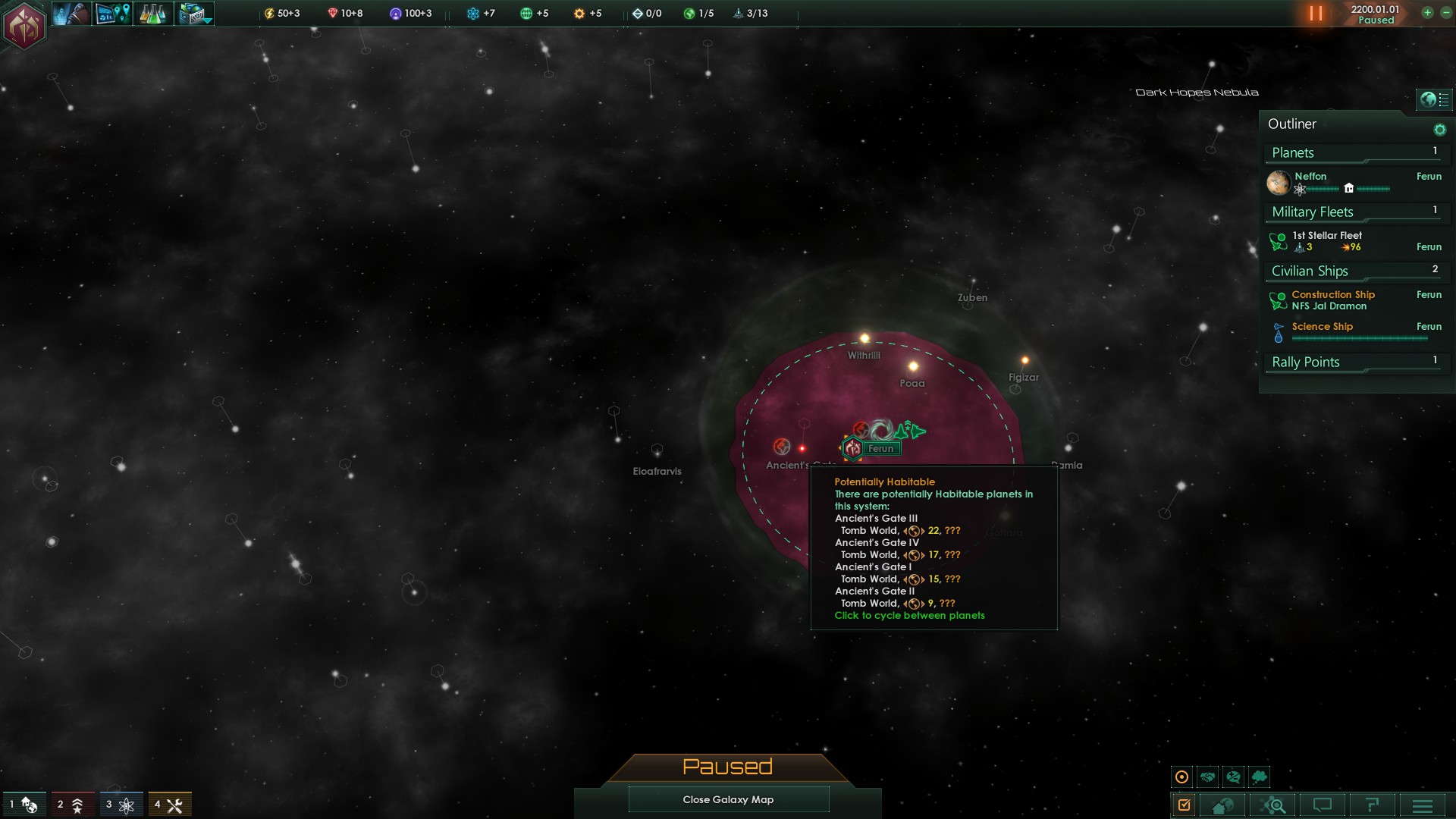
Task: Select the Science Ship entry
Action: coord(1323,327)
